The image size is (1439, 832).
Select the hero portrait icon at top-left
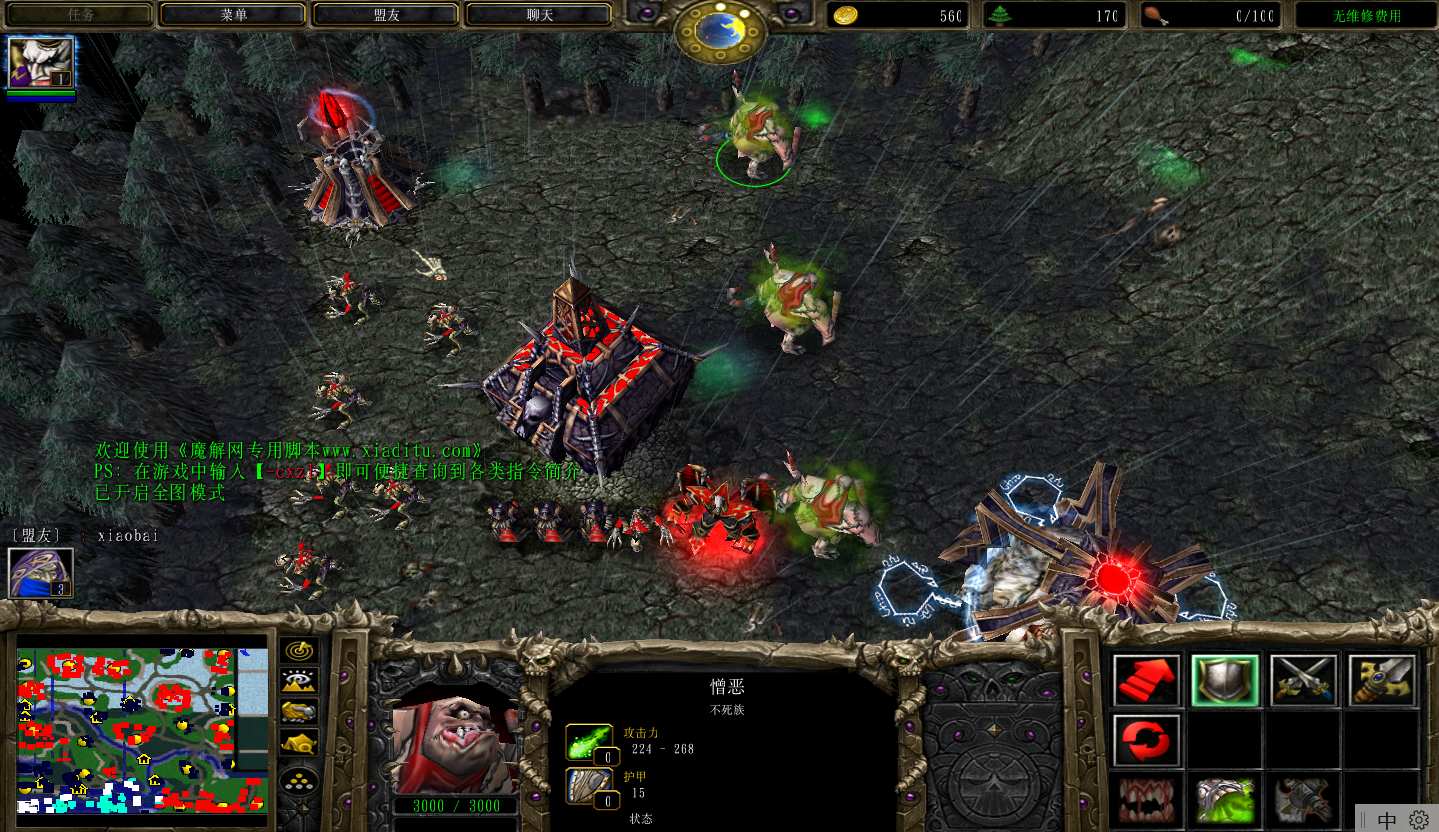(x=41, y=63)
